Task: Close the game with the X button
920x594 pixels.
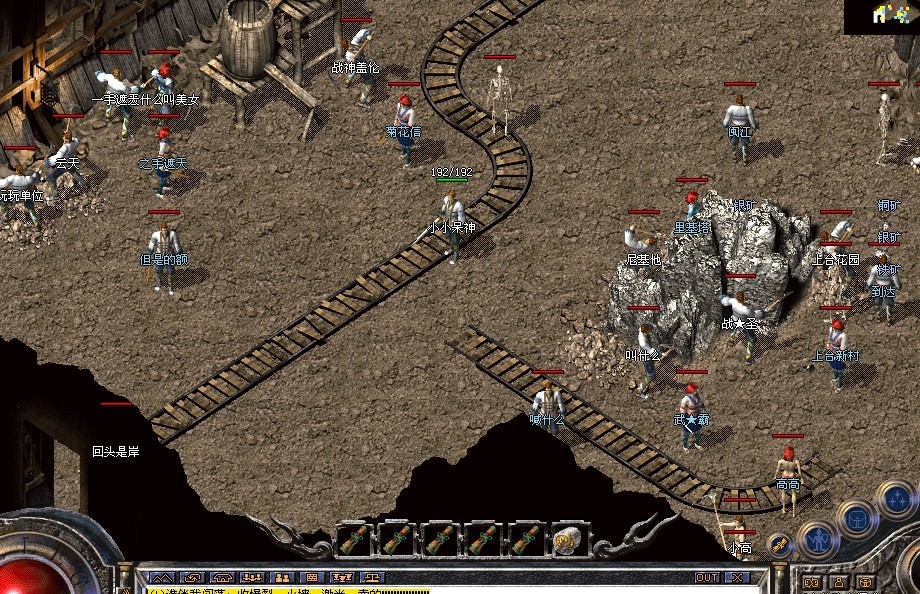Action: pos(738,577)
